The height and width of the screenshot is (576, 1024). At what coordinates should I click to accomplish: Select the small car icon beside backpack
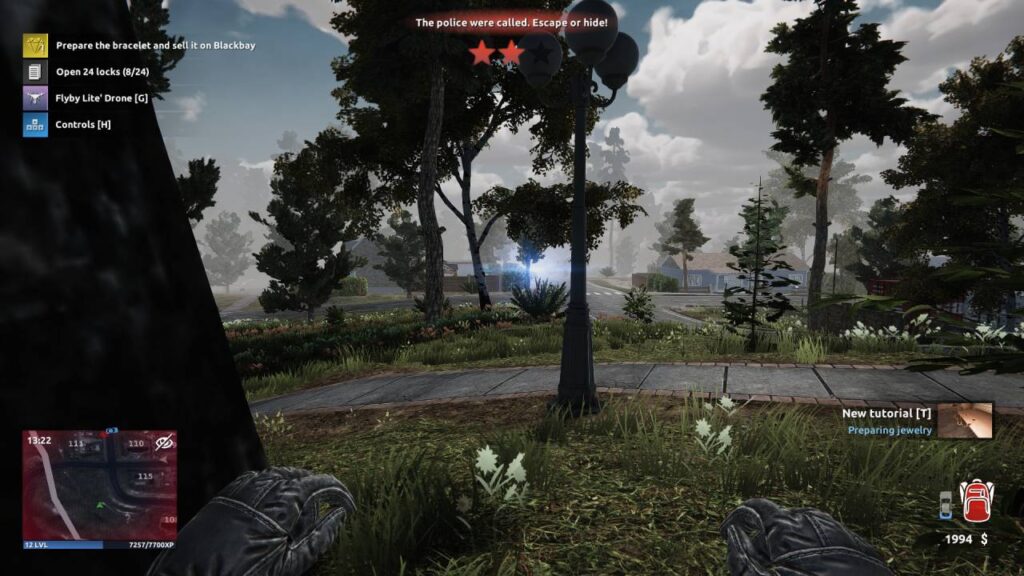[946, 506]
